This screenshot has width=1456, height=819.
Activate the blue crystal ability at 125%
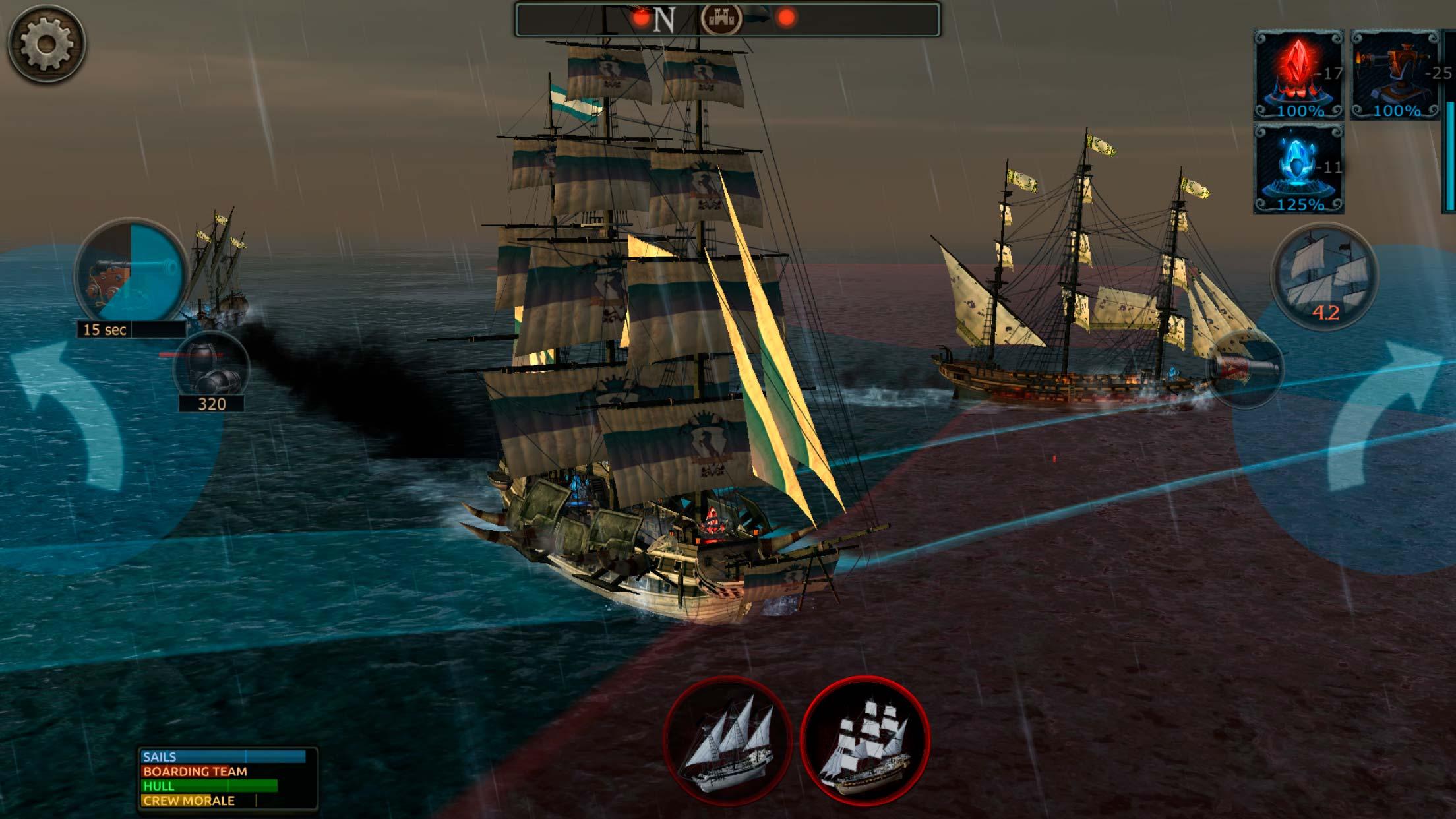click(x=1298, y=169)
